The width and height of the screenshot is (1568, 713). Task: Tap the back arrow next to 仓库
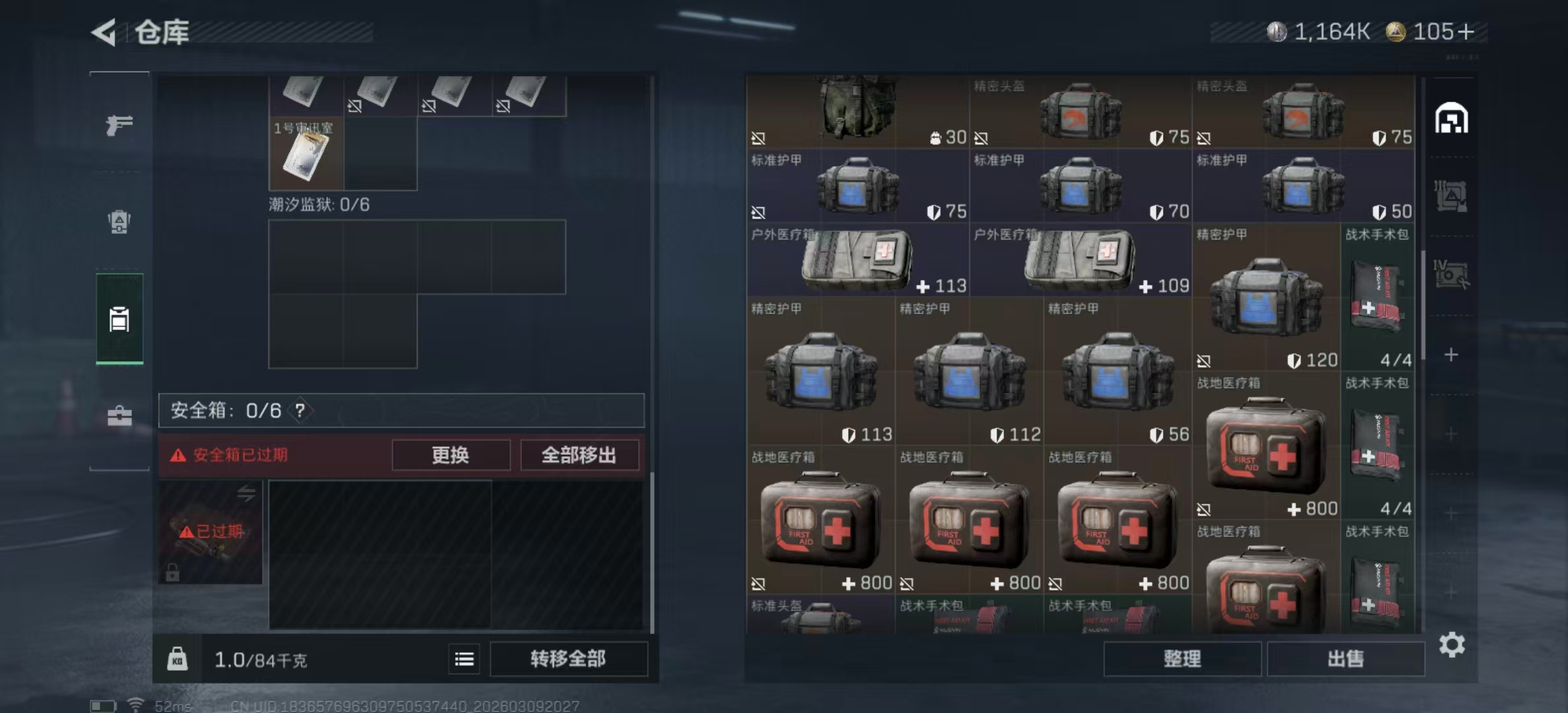pyautogui.click(x=104, y=32)
